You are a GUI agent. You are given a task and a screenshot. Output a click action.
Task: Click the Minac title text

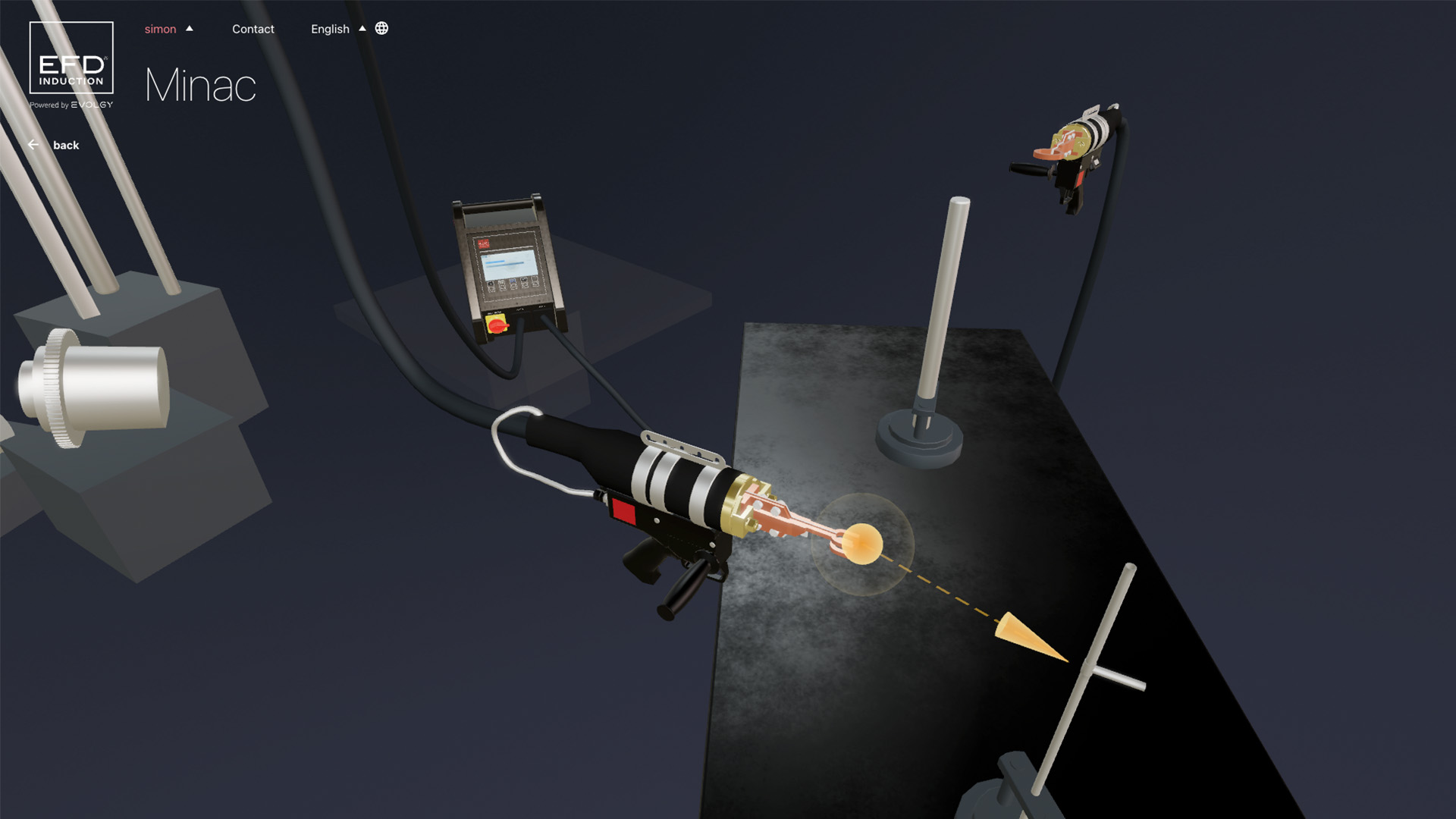coord(199,85)
